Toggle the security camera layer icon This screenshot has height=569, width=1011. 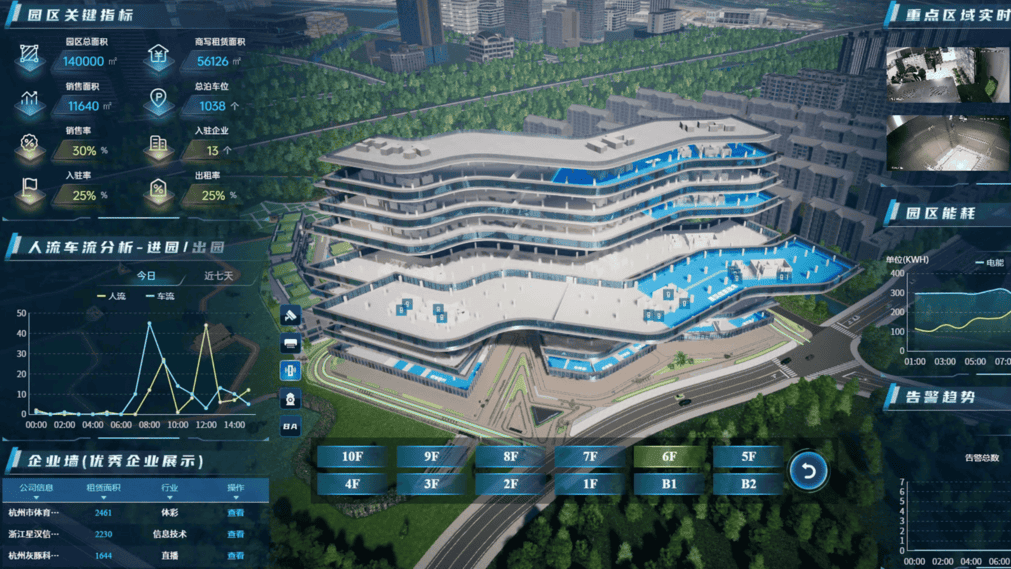pyautogui.click(x=290, y=316)
